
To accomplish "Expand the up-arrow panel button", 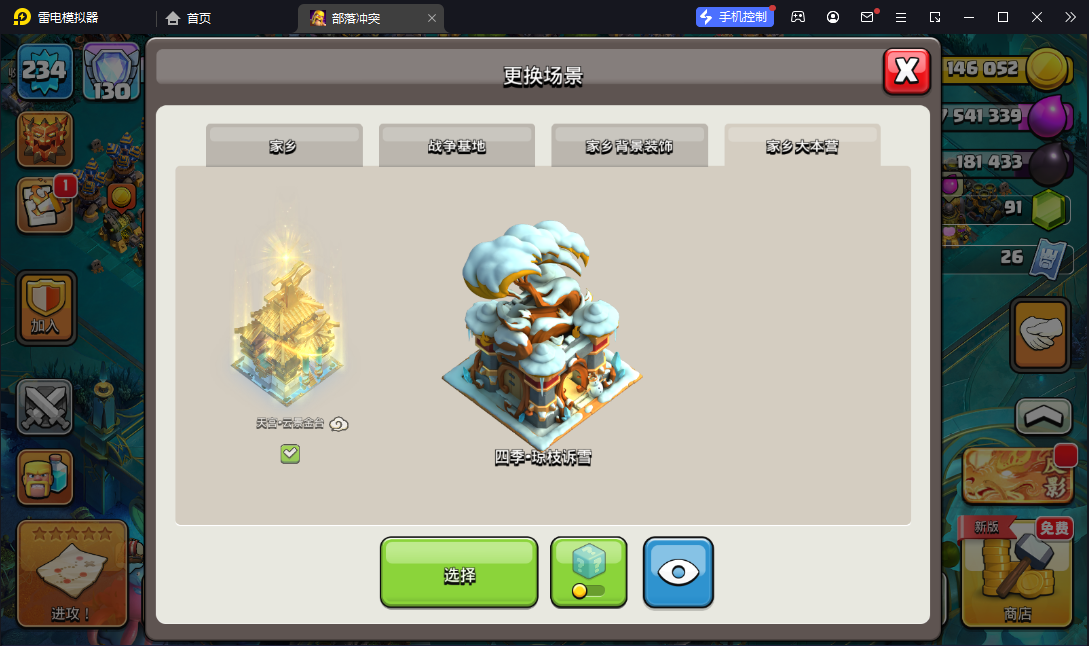I will tap(1043, 417).
